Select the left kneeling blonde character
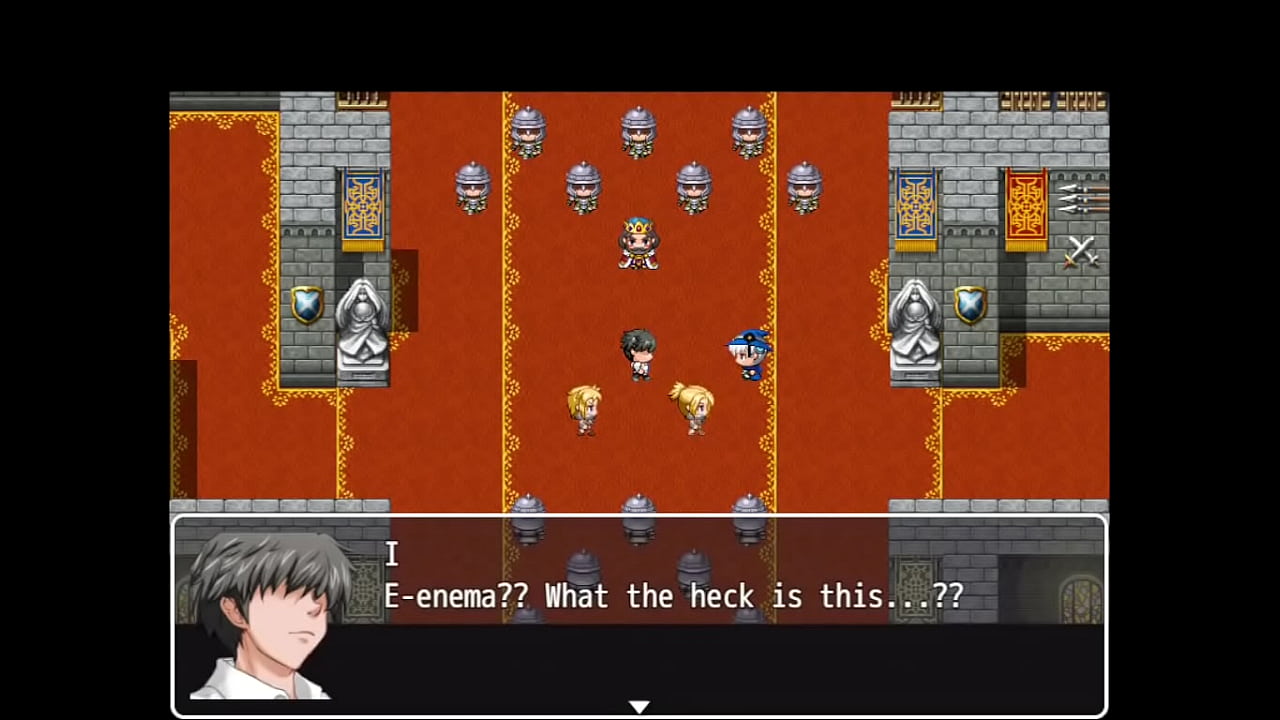This screenshot has width=1280, height=720. (585, 408)
